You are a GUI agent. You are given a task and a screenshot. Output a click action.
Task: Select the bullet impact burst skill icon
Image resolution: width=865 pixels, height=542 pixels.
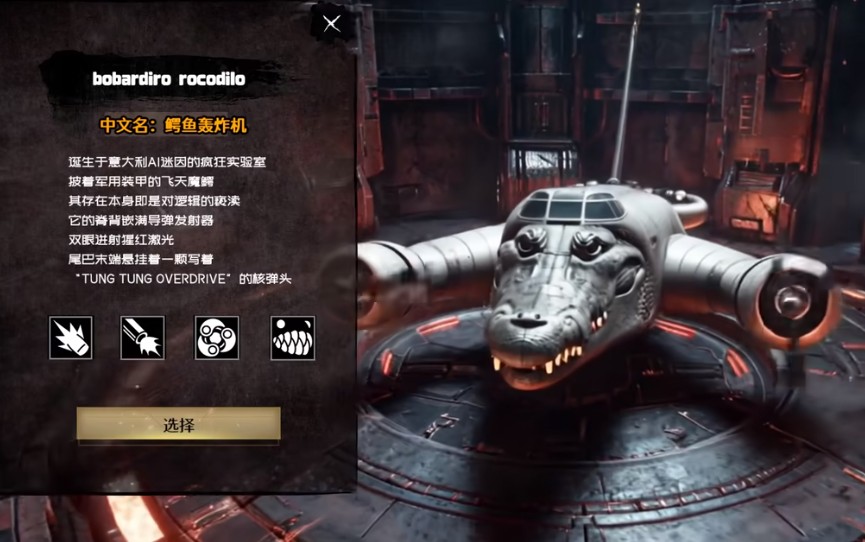click(x=71, y=338)
